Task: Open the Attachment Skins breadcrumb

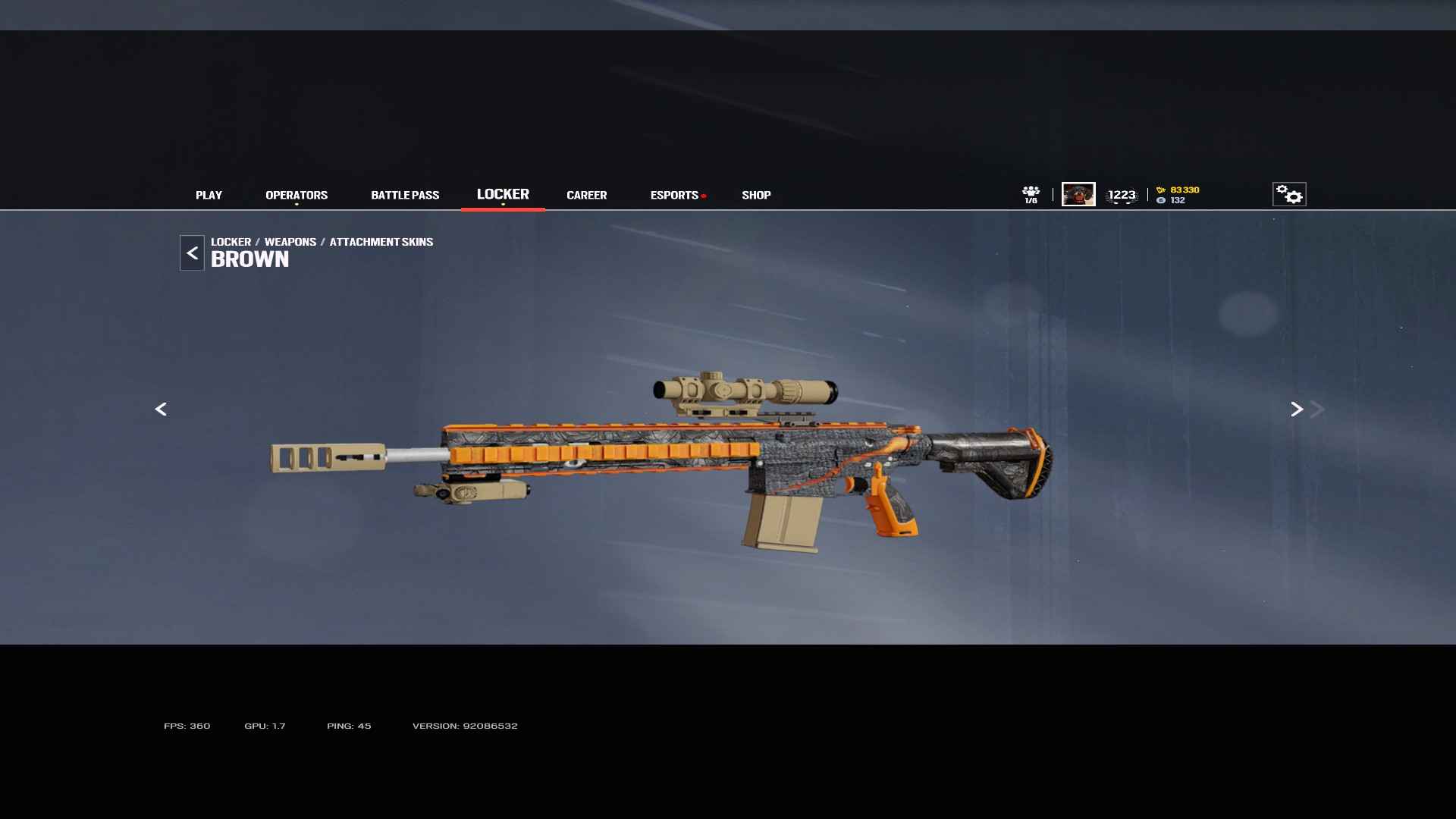Action: tap(381, 242)
